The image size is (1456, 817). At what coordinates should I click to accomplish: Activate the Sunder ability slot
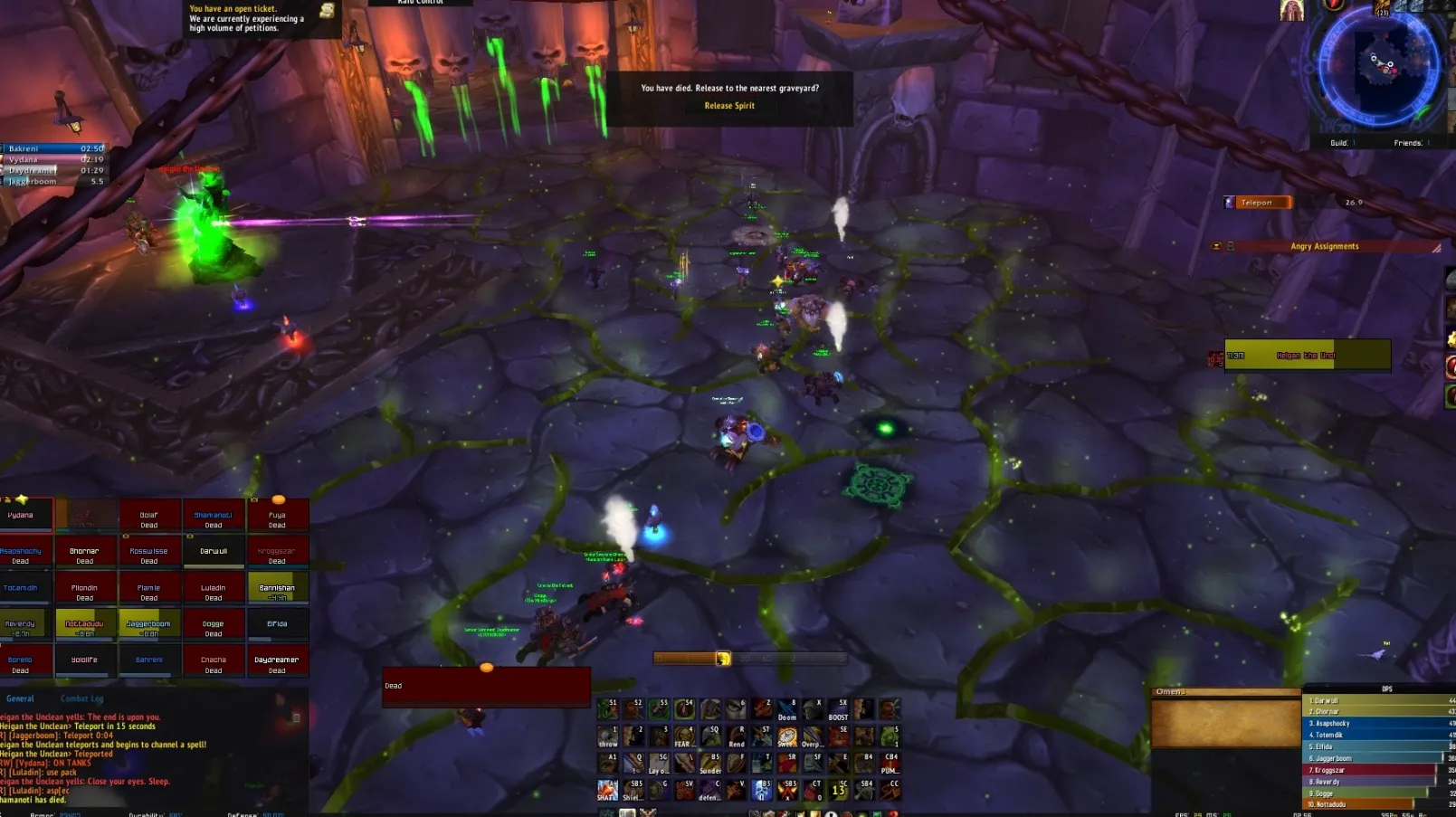(x=710, y=764)
